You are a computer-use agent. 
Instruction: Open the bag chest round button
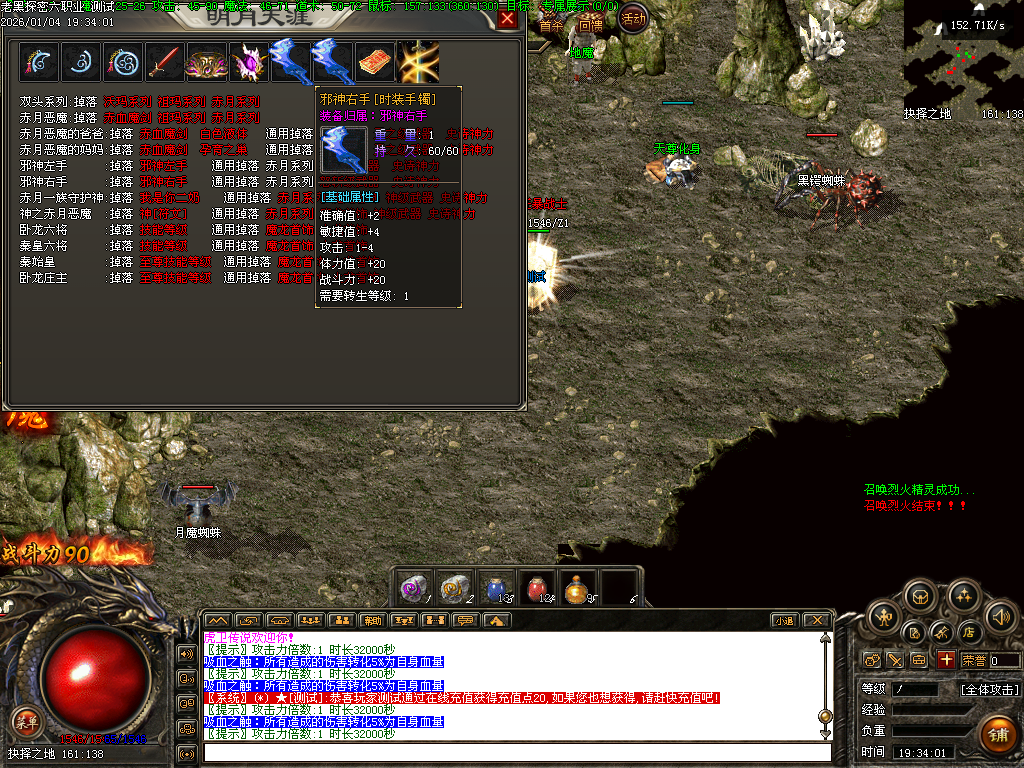[920, 597]
